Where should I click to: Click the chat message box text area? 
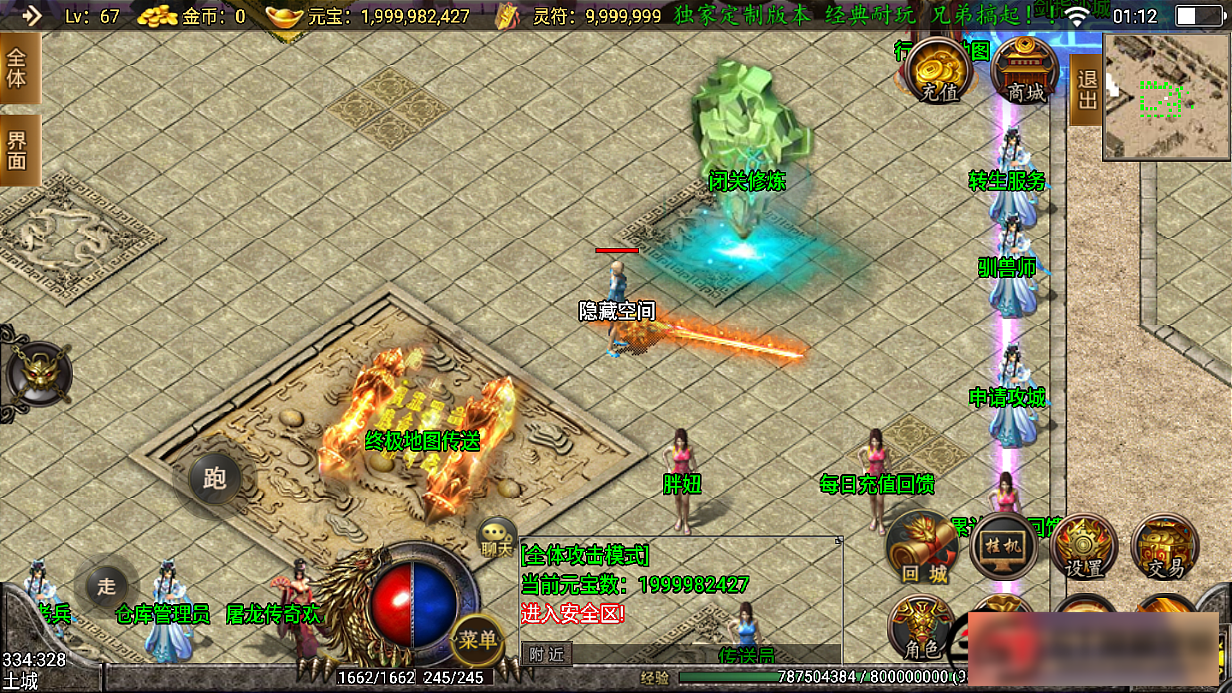(680, 590)
